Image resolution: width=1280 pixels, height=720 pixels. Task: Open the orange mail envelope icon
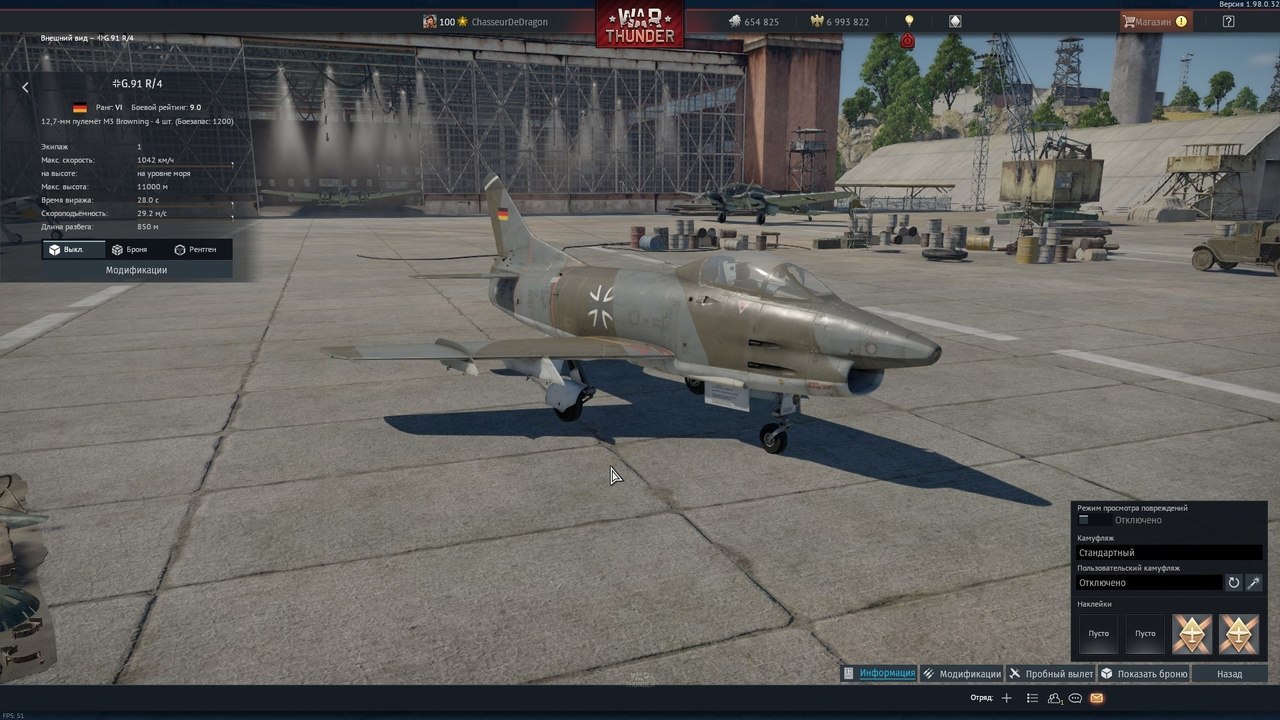(1097, 698)
